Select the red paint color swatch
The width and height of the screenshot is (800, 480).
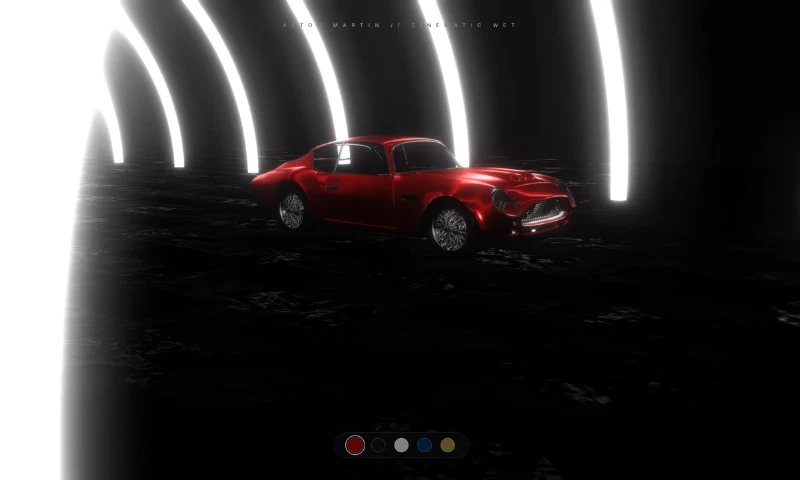pyautogui.click(x=355, y=445)
